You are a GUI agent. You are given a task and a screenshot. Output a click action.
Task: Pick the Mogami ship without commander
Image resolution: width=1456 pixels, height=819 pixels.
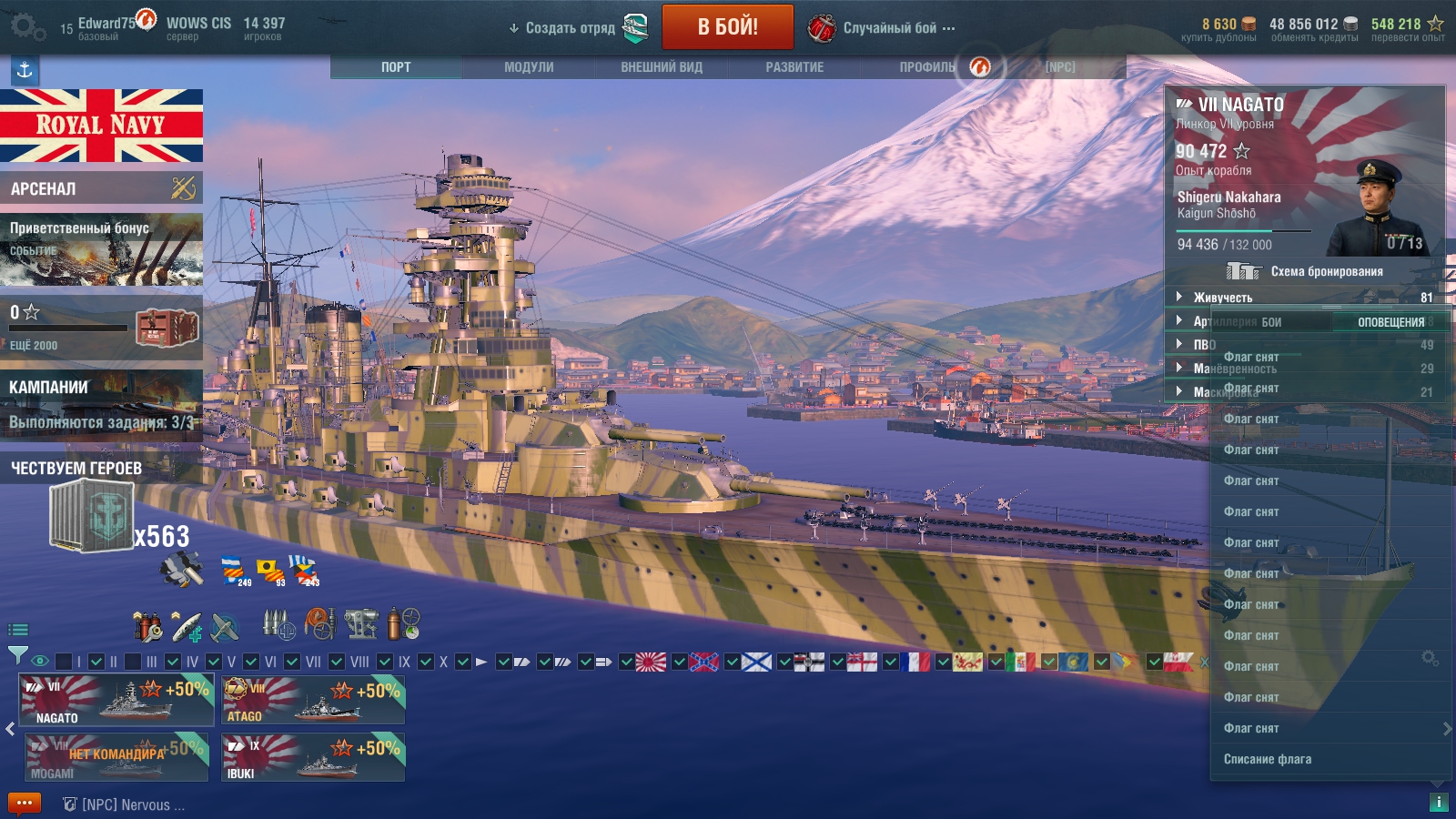[x=116, y=758]
